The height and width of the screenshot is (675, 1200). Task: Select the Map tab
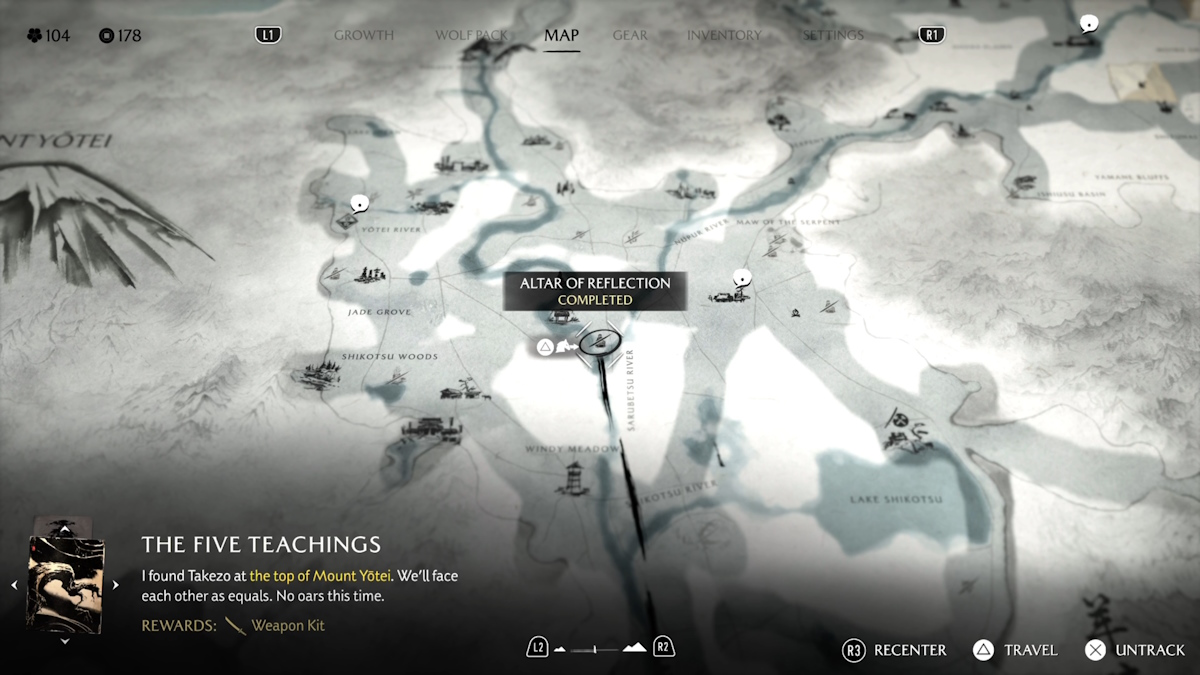pyautogui.click(x=561, y=35)
